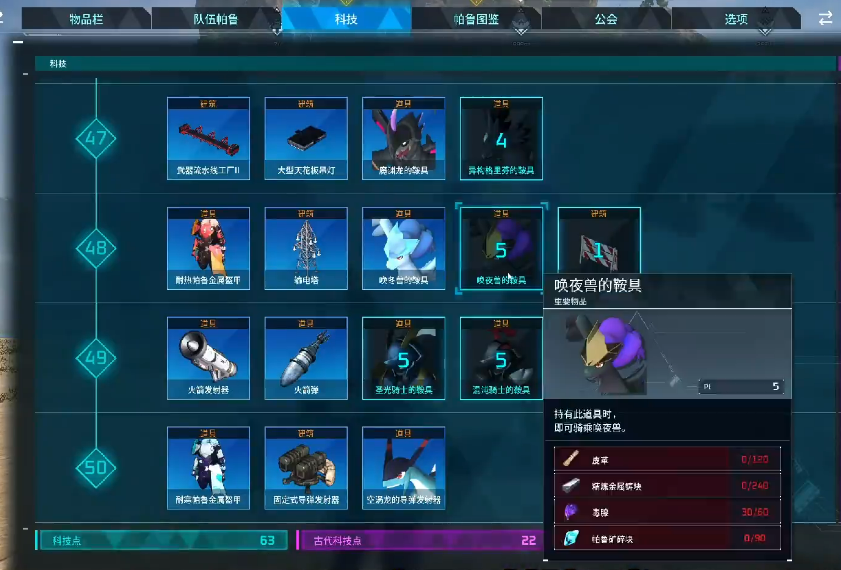Choose the 火箭弹 rocket ammo technology

coord(305,358)
